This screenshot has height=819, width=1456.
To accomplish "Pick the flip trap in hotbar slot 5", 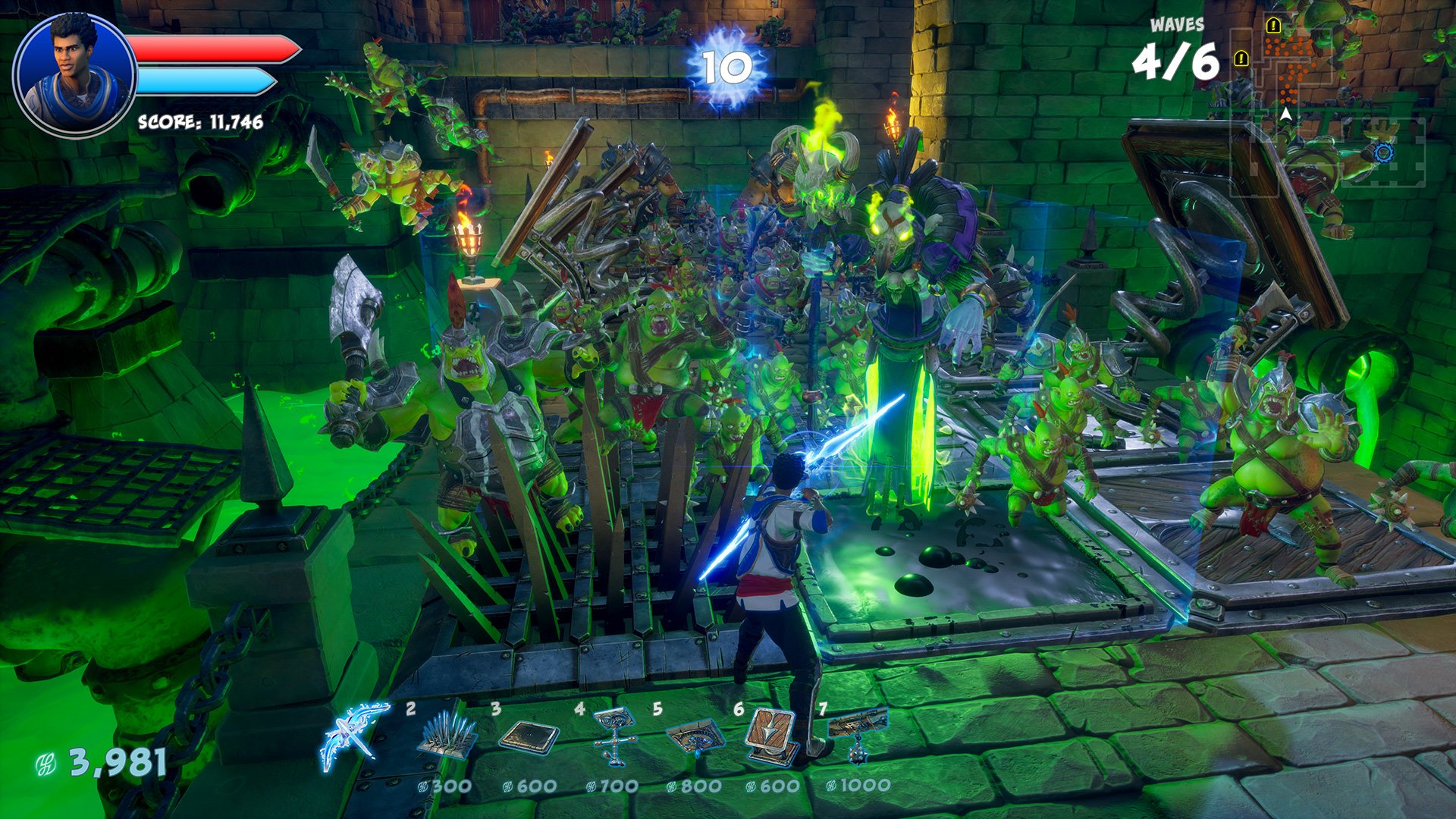I will (x=698, y=736).
